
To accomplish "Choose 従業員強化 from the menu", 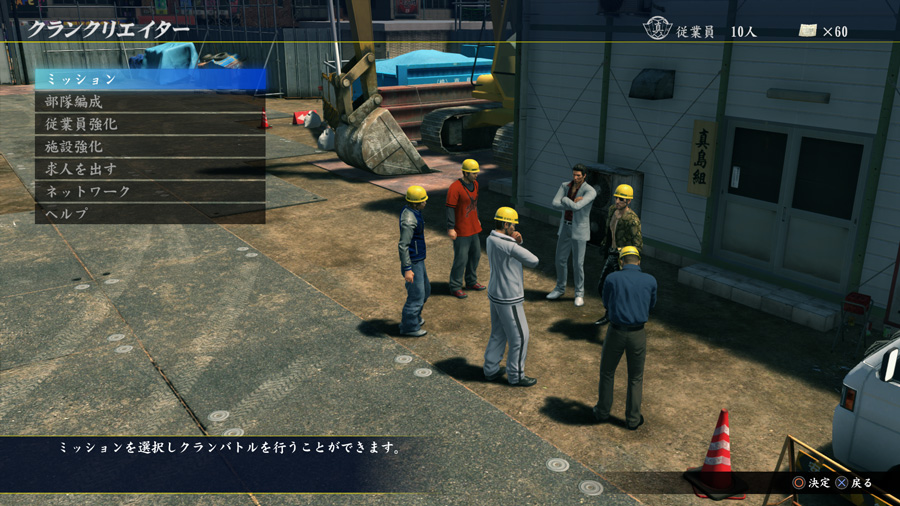I will click(x=150, y=124).
